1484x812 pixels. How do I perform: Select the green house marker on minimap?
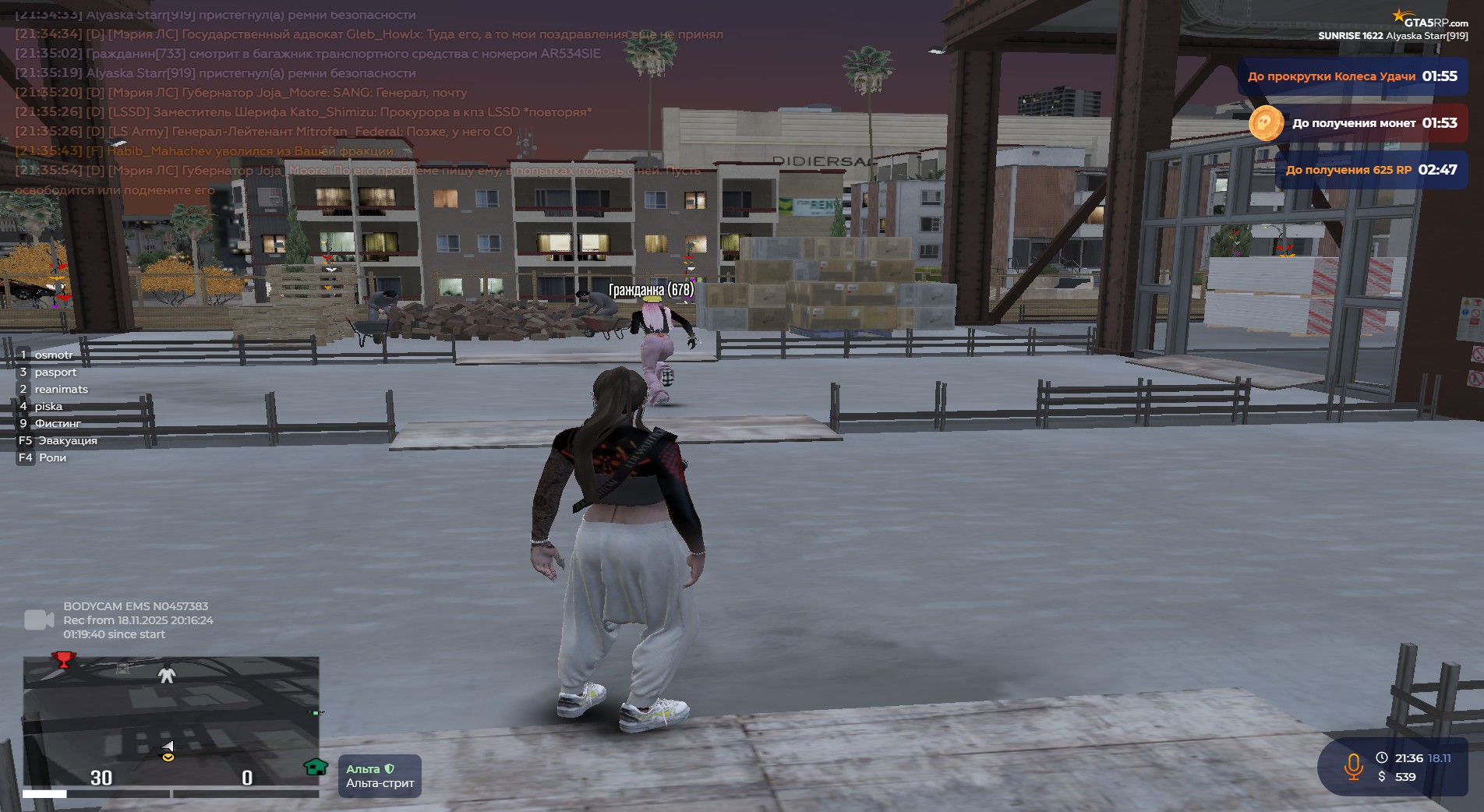tap(316, 767)
